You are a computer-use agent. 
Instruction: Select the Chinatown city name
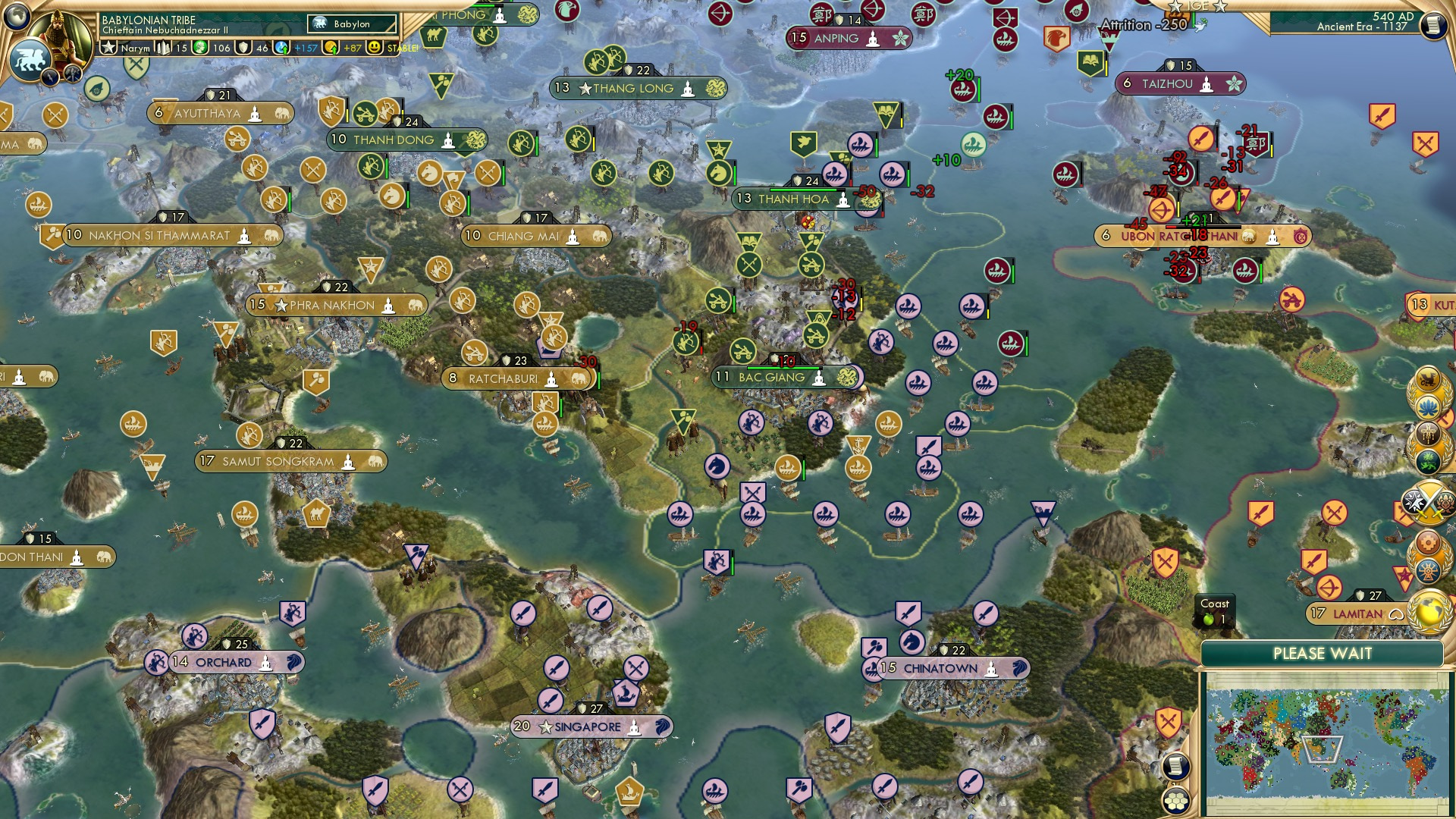coord(940,668)
